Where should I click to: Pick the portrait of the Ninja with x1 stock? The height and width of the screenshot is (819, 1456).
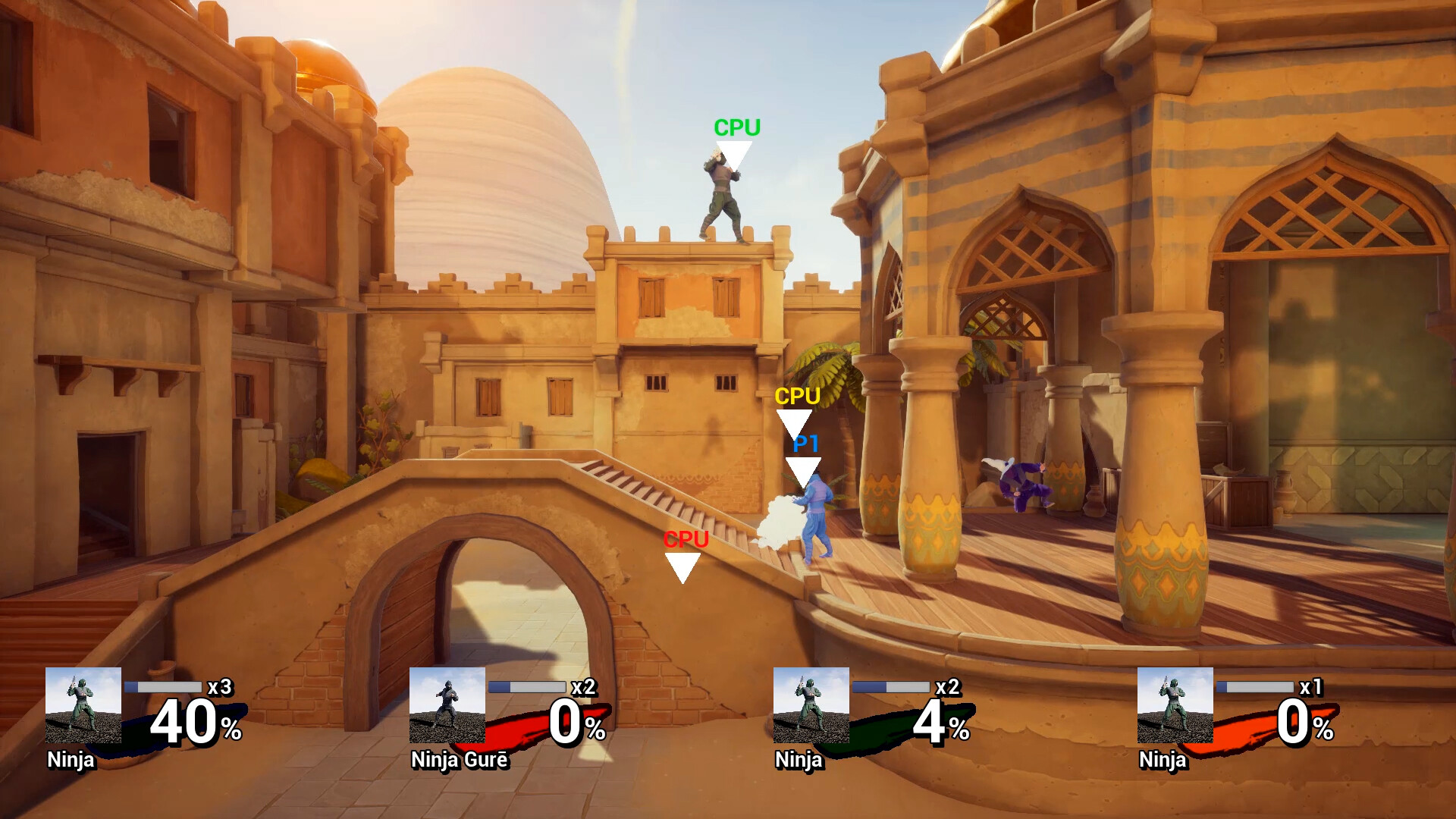click(1175, 704)
